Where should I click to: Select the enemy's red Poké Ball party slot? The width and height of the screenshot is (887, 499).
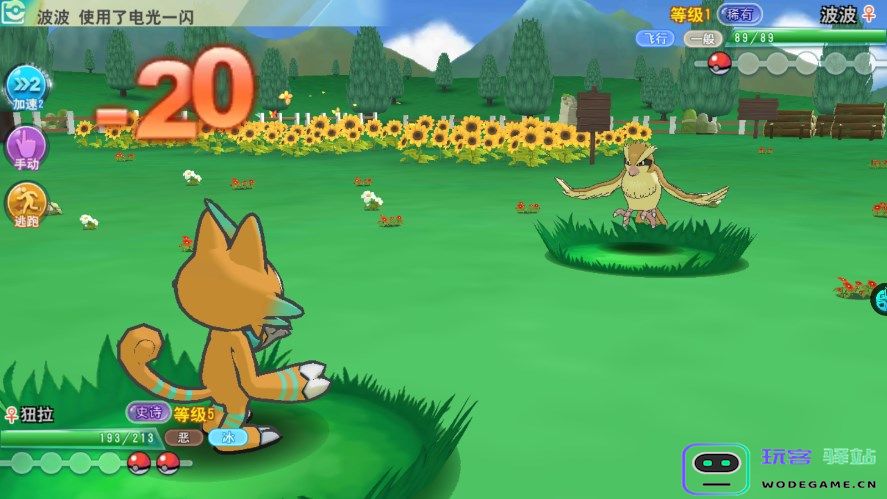[718, 63]
